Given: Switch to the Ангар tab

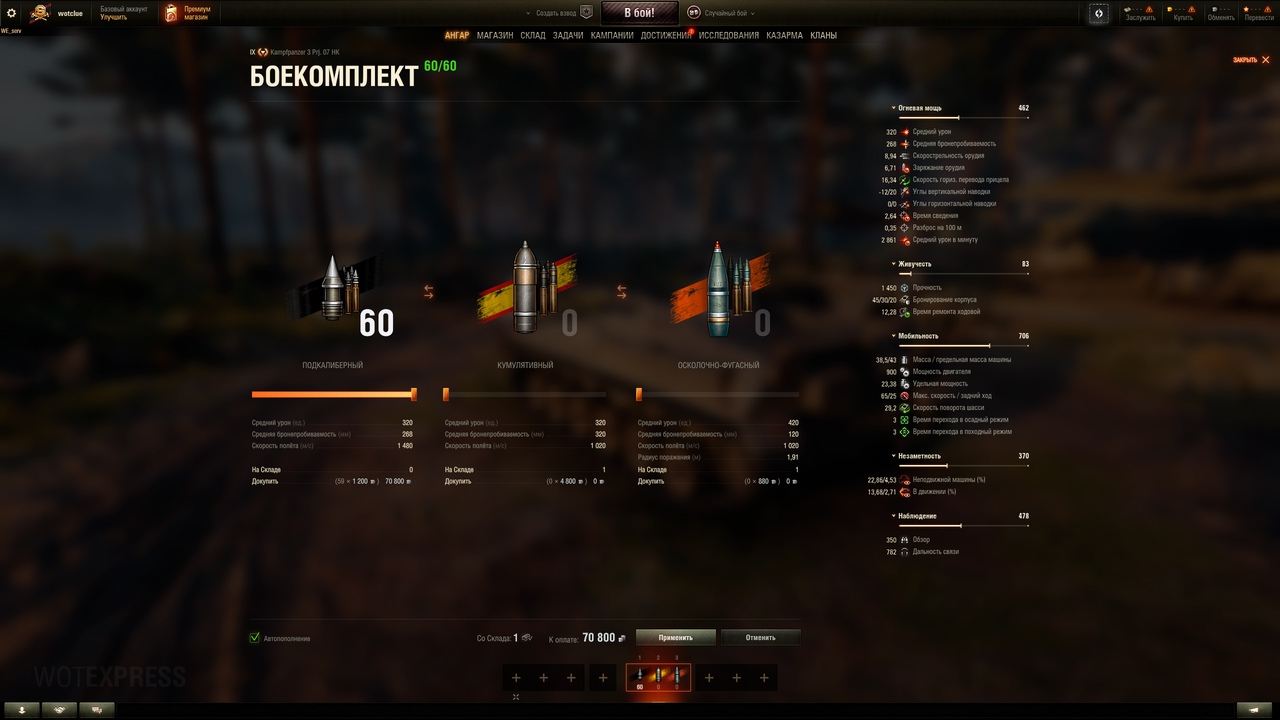Looking at the screenshot, I should pyautogui.click(x=457, y=36).
